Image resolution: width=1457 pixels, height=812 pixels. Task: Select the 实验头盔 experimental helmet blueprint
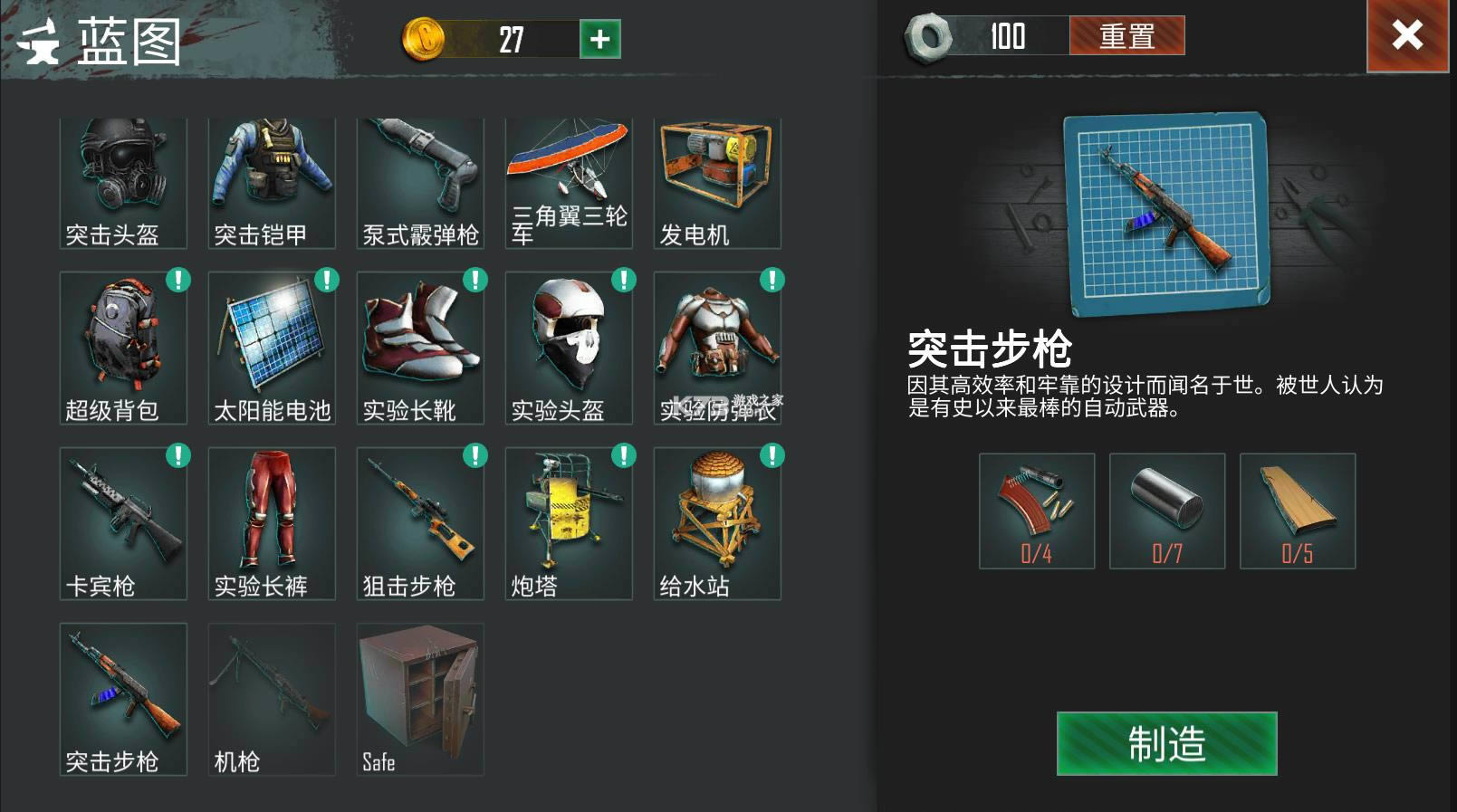[569, 344]
